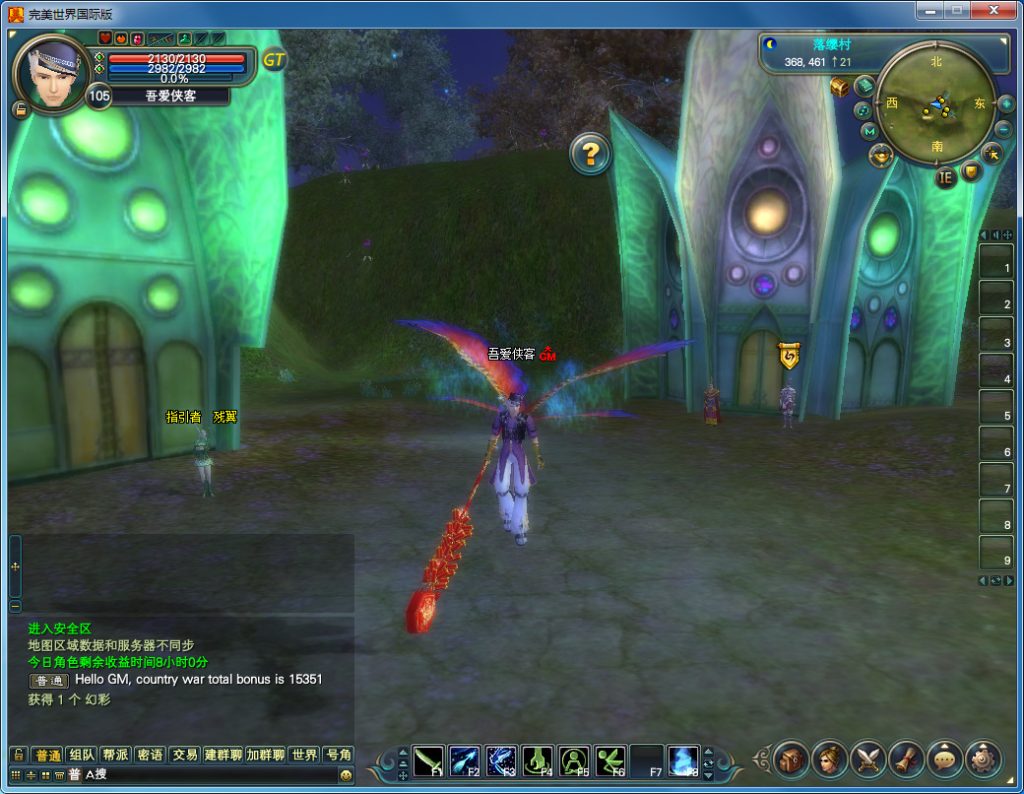Viewport: 1024px width, 794px height.
Task: Switch to the 组队 chat tab
Action: 83,755
